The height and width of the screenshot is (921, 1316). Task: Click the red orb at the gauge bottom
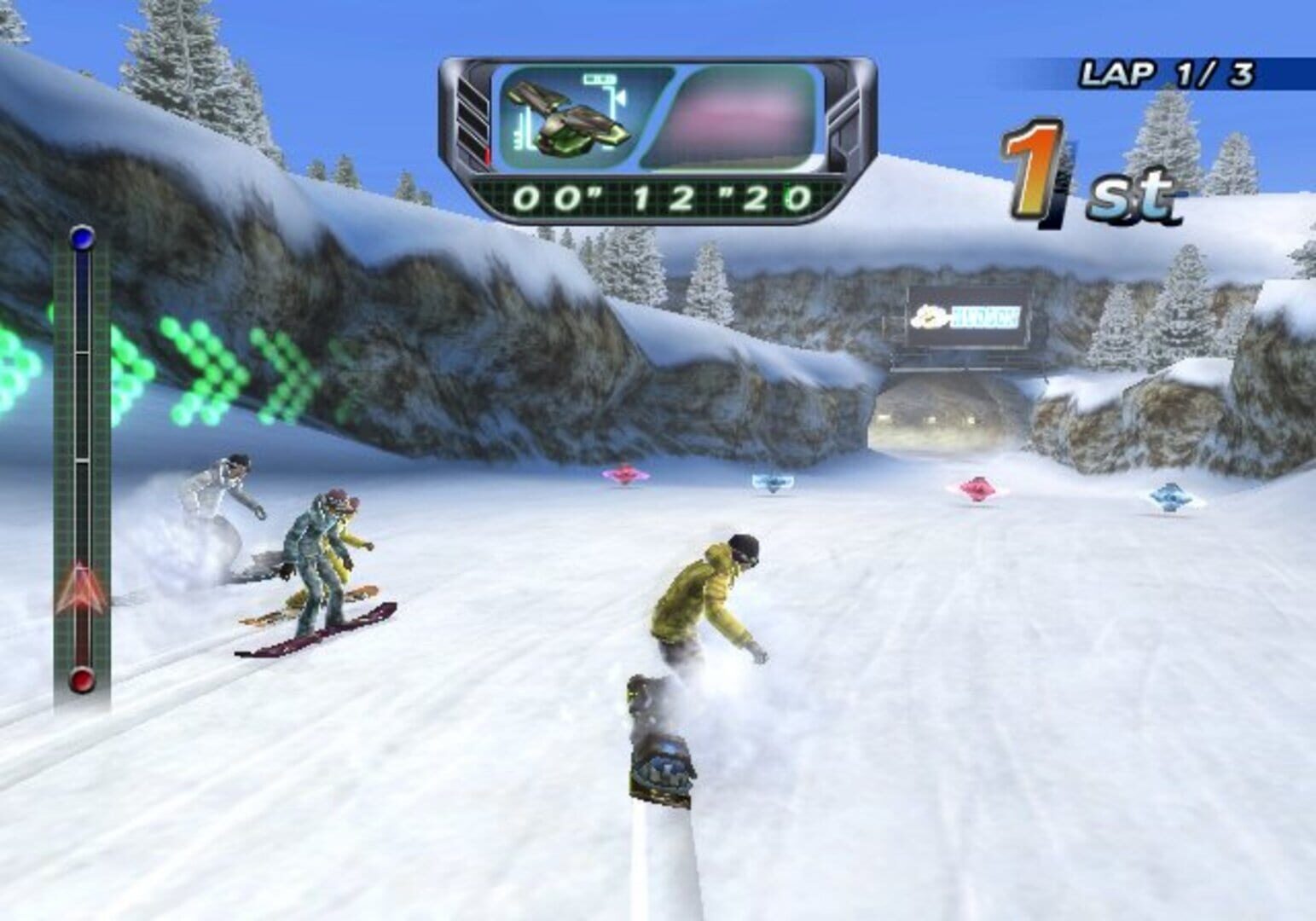click(x=80, y=681)
